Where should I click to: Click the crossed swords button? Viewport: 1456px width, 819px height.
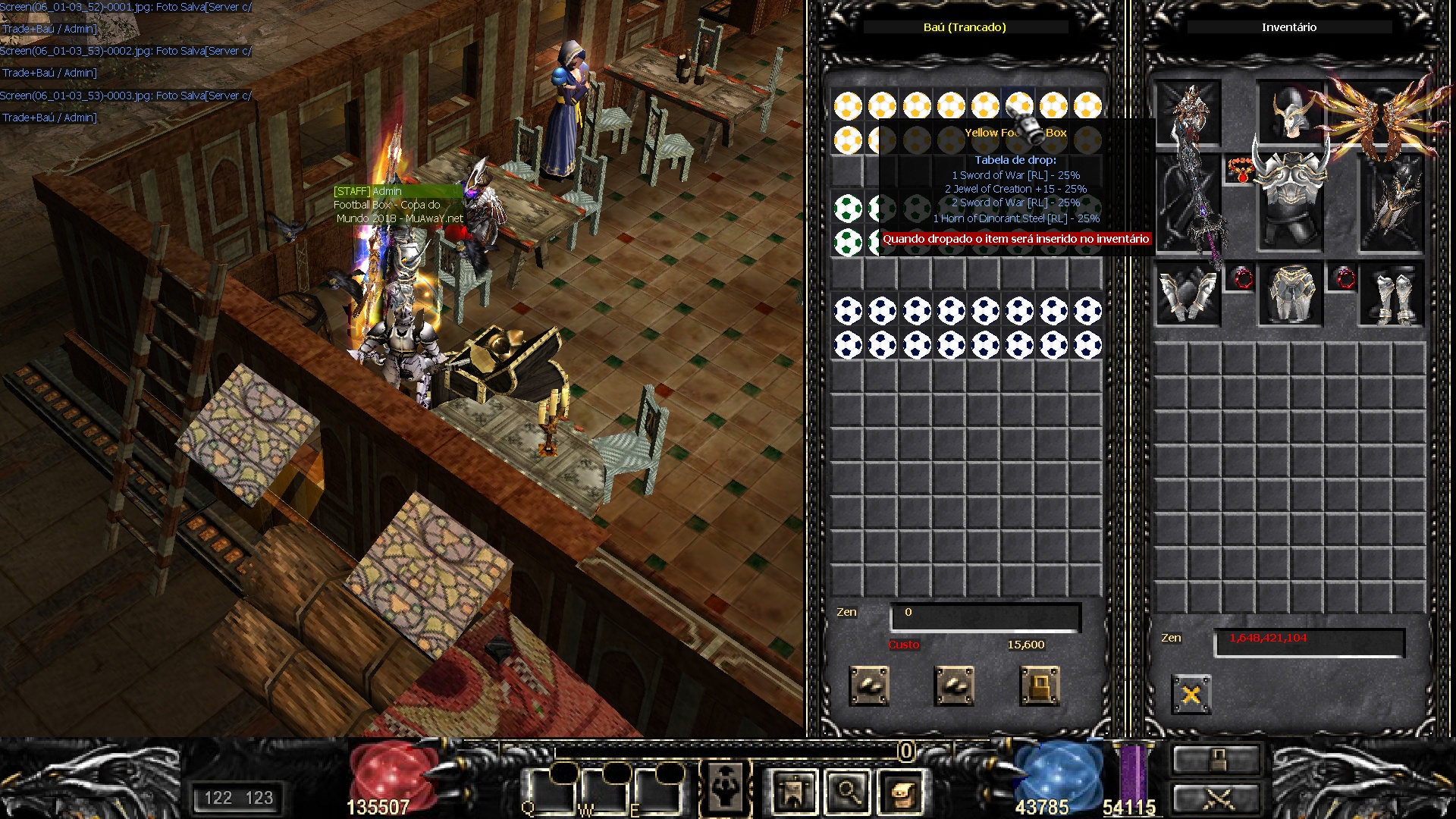click(x=1216, y=798)
